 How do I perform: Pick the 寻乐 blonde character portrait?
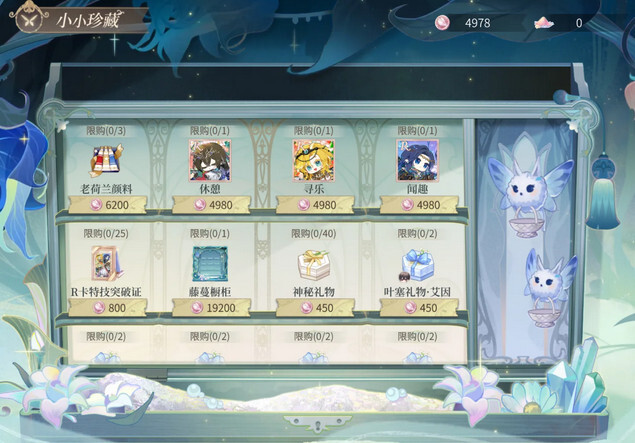tap(313, 159)
